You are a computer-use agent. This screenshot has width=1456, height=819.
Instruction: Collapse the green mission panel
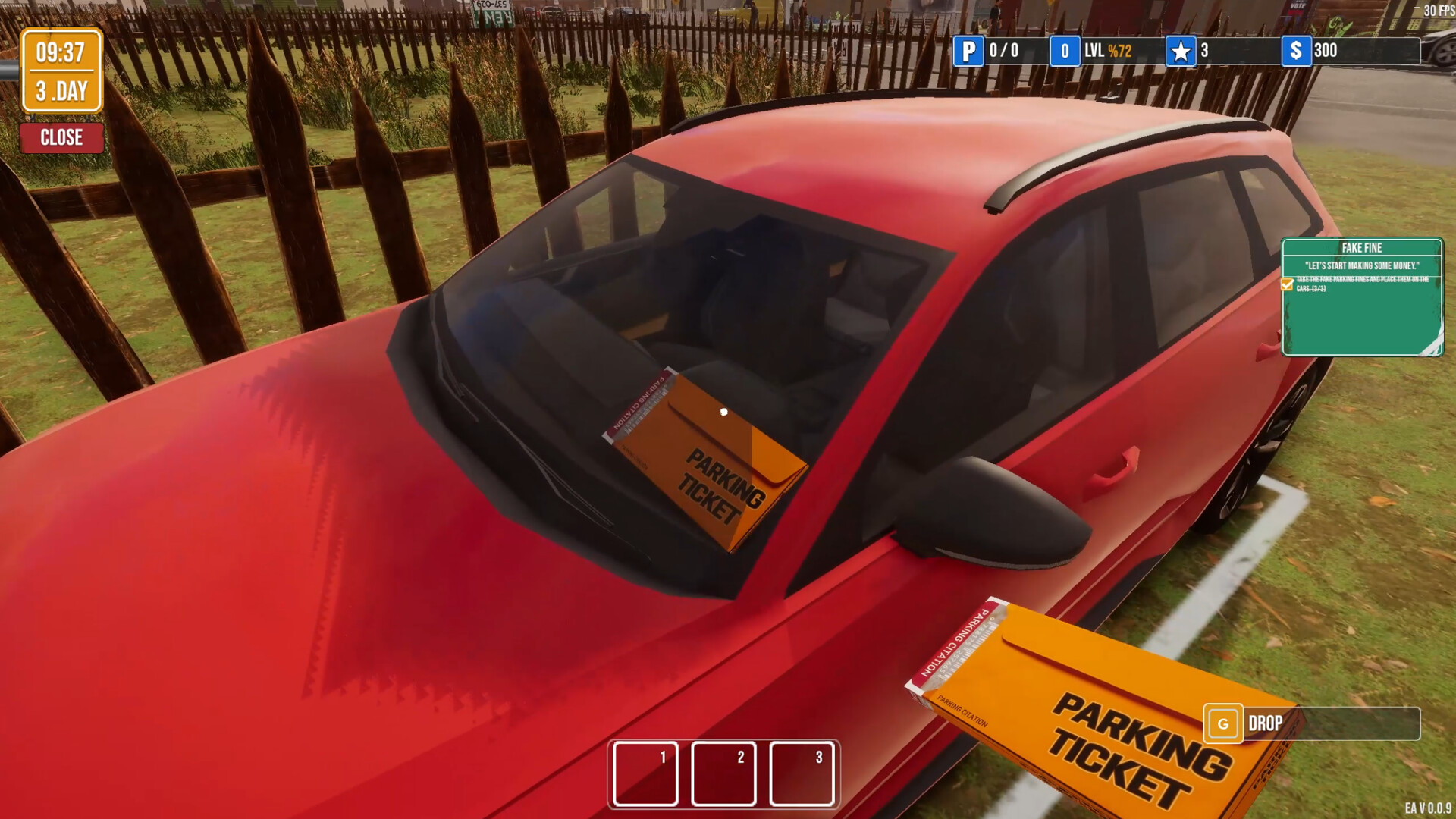1361,300
